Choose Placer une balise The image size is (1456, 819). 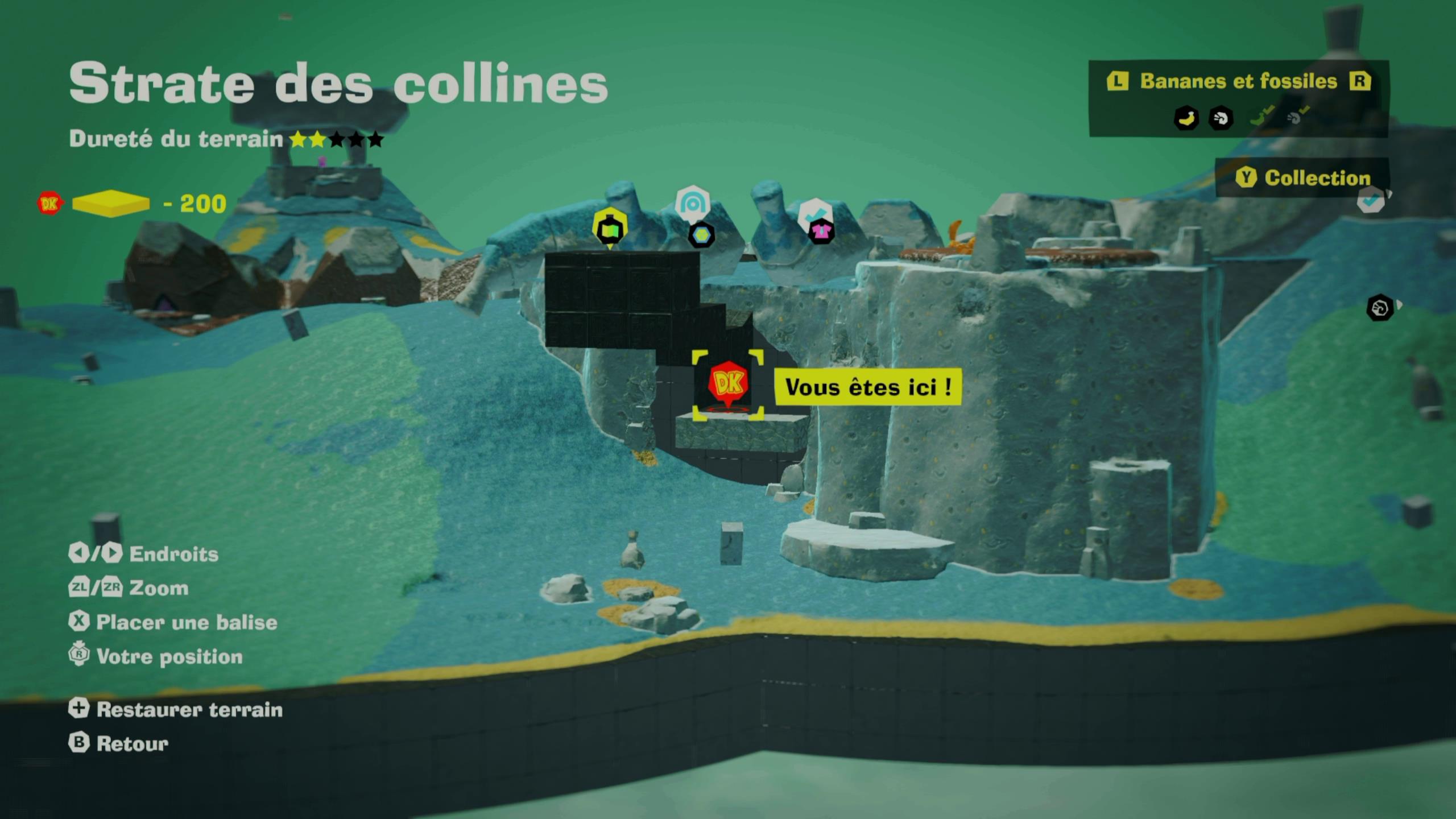(x=173, y=622)
